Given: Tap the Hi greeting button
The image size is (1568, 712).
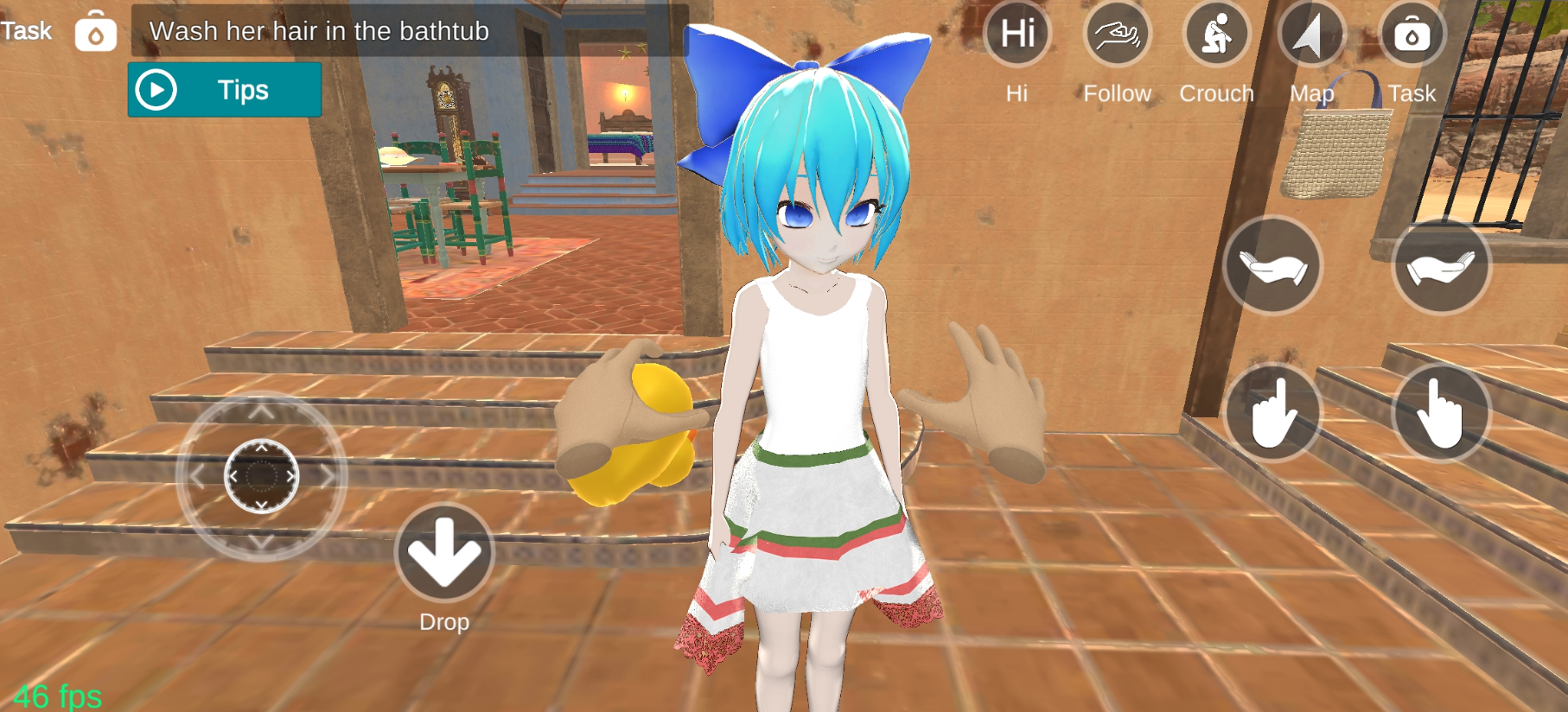Looking at the screenshot, I should [x=1017, y=35].
